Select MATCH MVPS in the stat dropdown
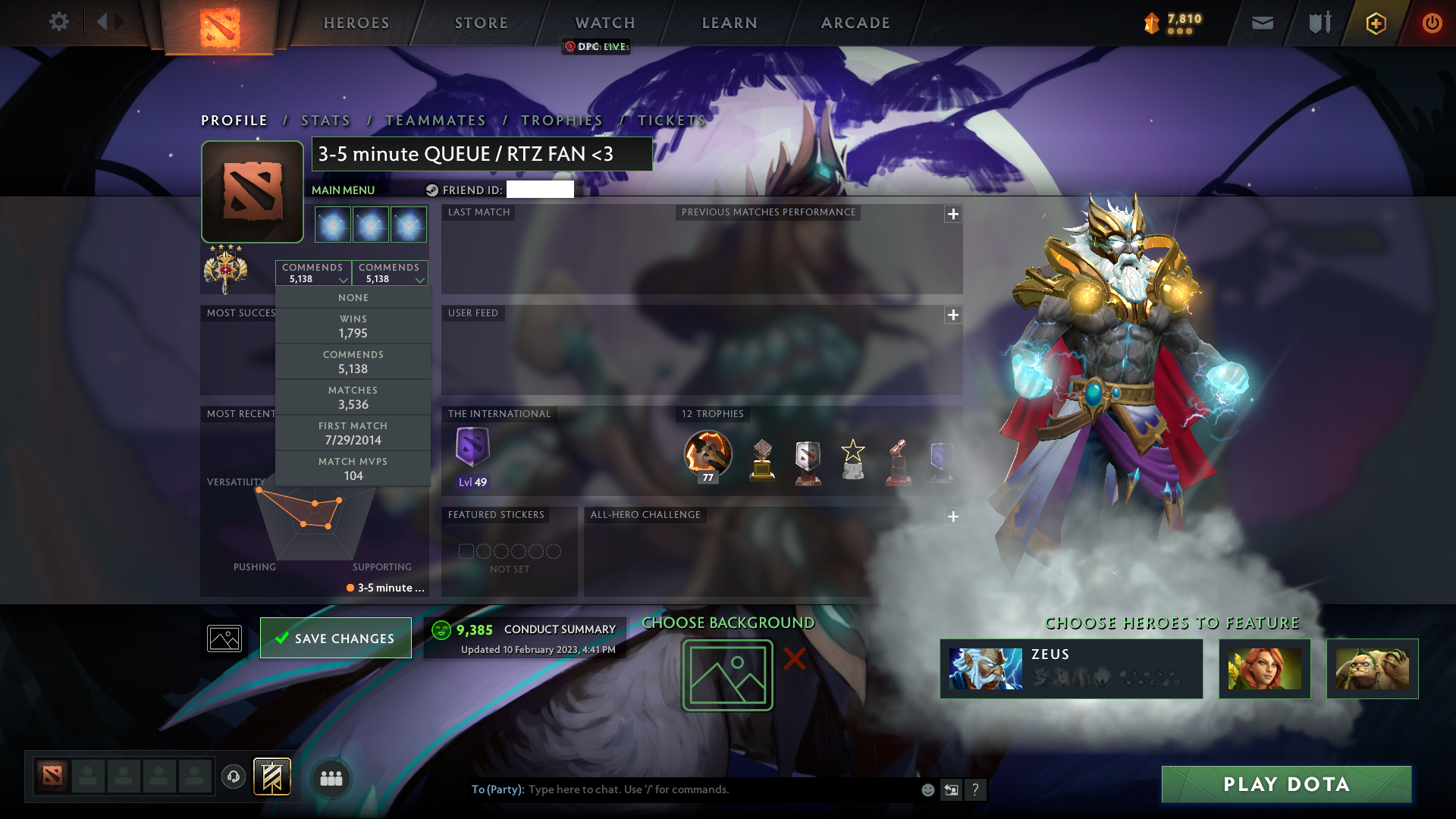The height and width of the screenshot is (819, 1456). pyautogui.click(x=353, y=468)
